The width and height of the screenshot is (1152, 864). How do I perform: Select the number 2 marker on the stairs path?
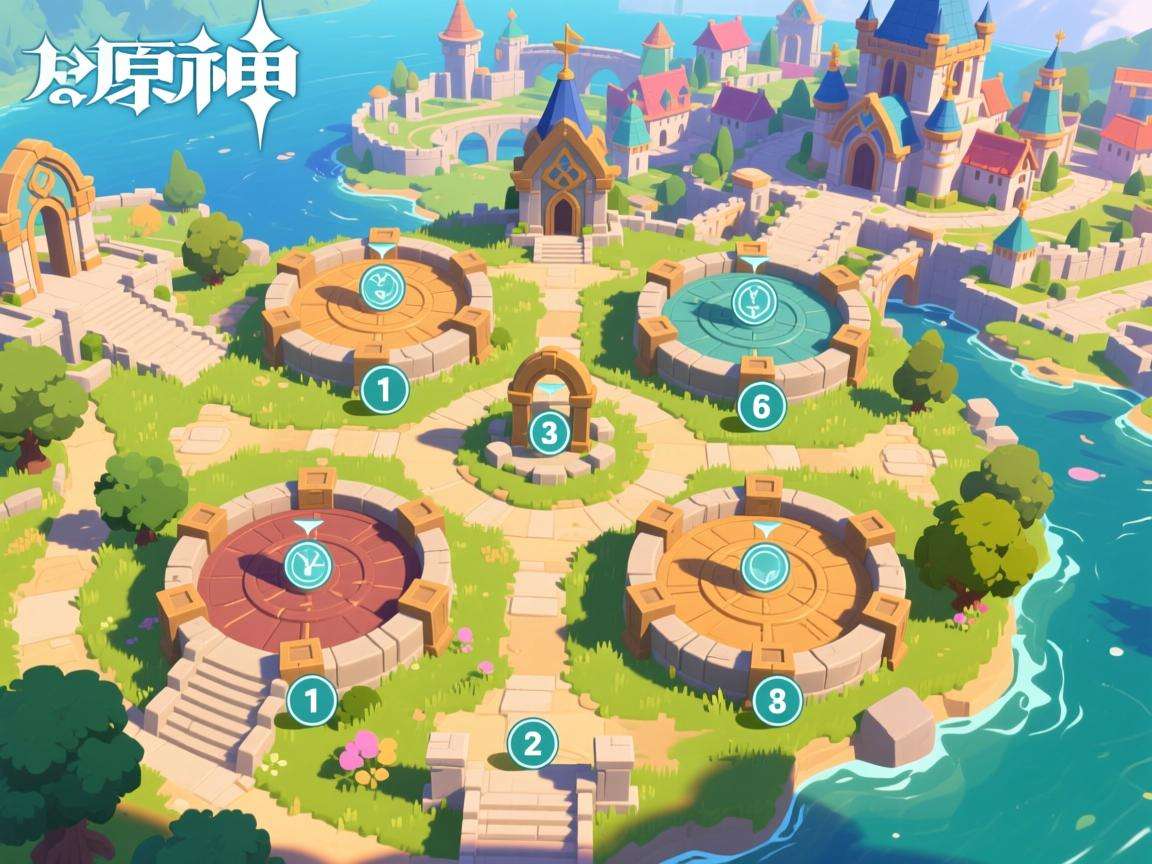(x=531, y=743)
